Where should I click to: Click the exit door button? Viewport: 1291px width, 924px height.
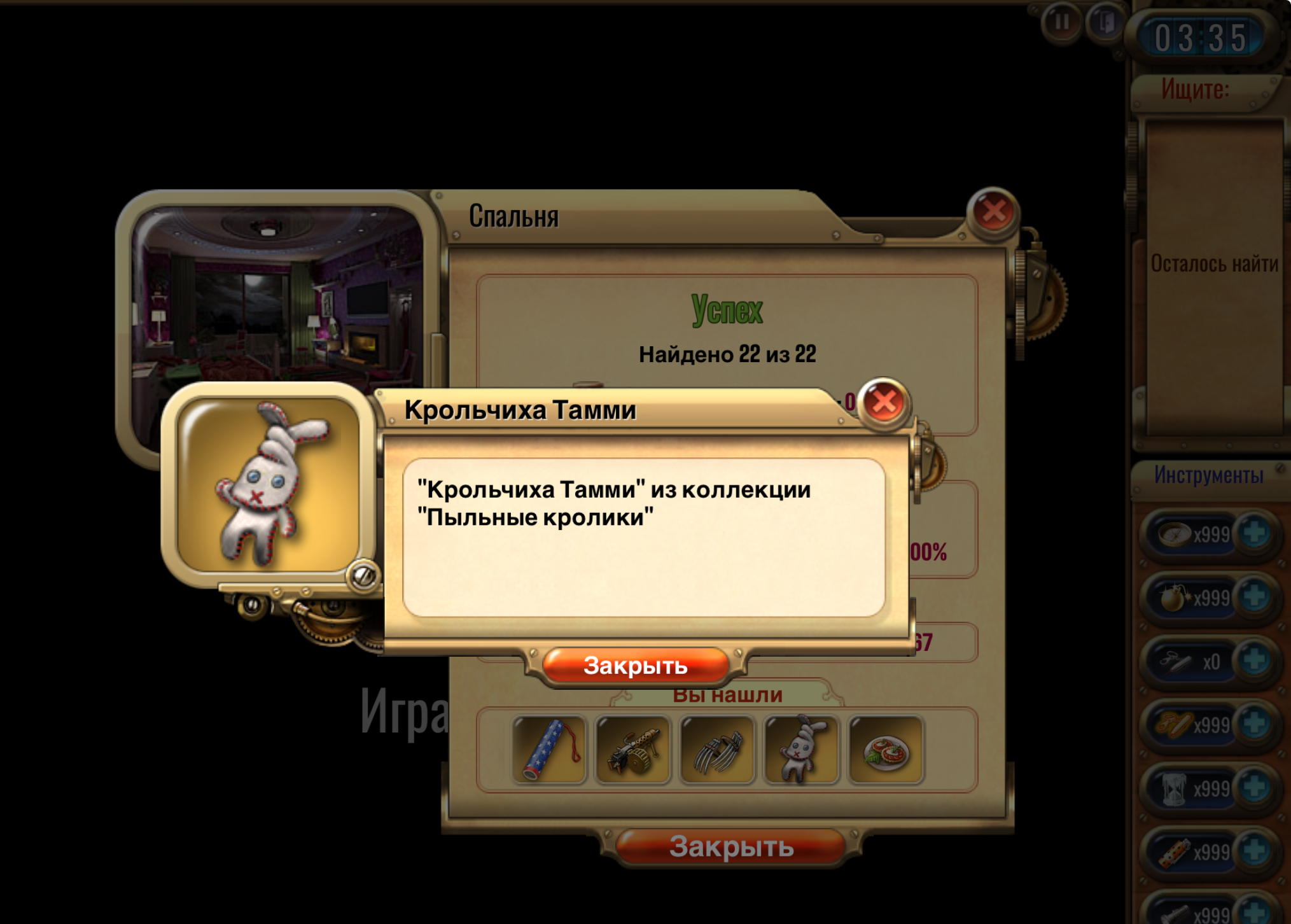pos(1105,22)
